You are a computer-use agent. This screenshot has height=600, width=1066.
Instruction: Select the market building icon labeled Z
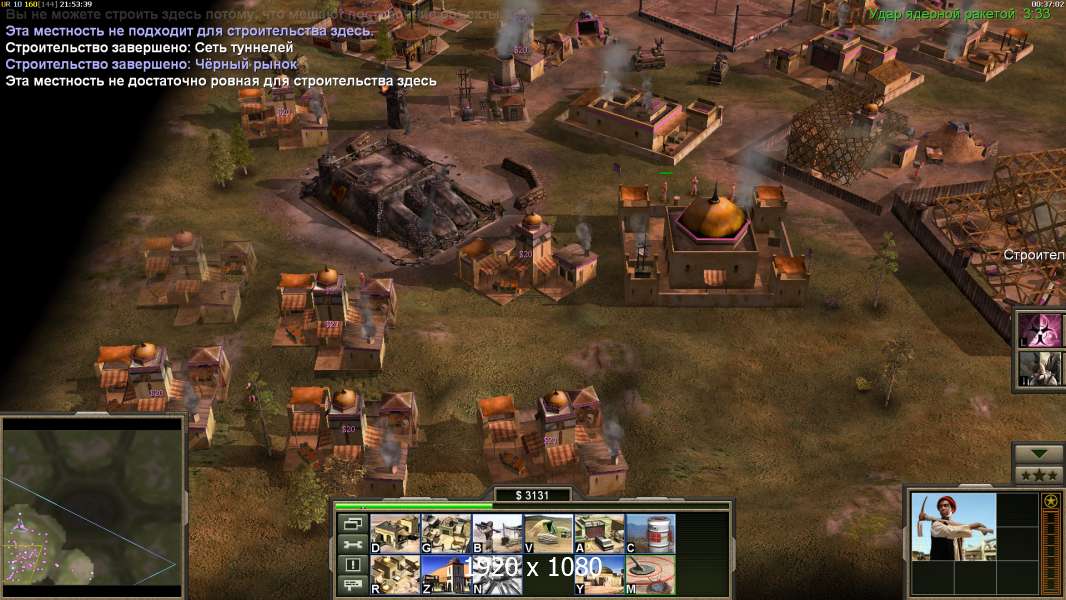click(x=446, y=574)
